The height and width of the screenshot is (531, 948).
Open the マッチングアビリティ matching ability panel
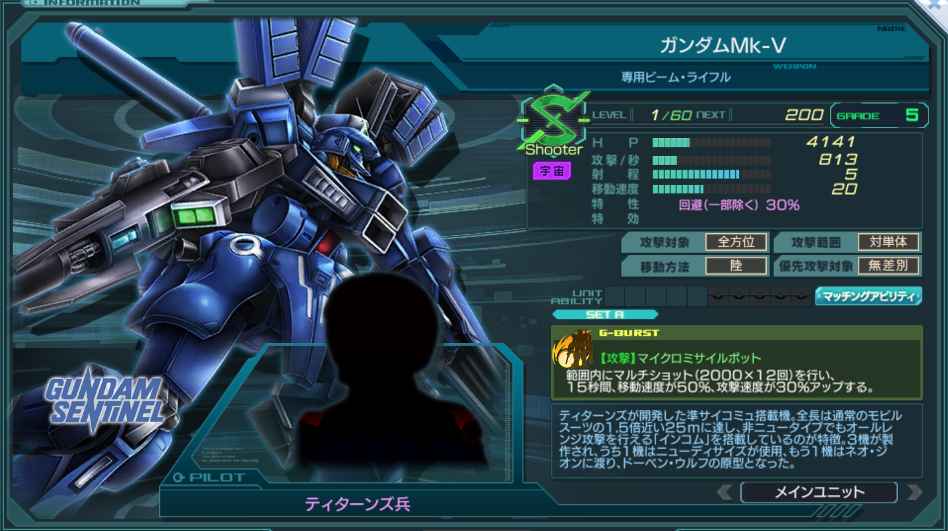coord(868,296)
